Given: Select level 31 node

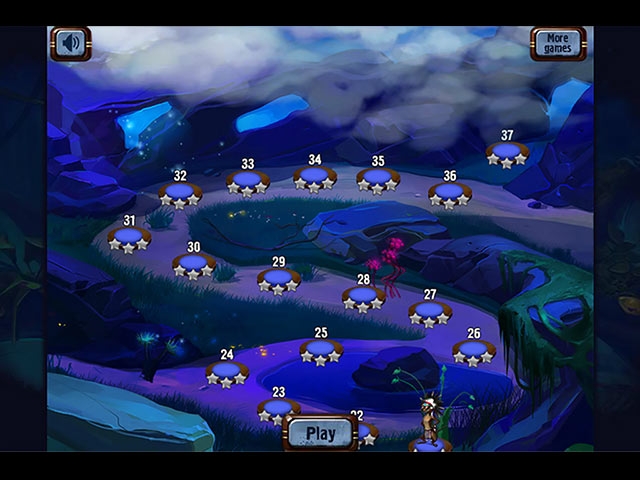Looking at the screenshot, I should pos(129,237).
